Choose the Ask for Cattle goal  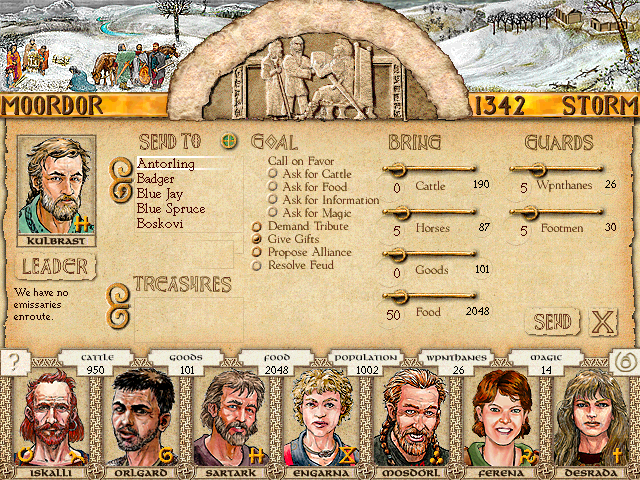click(273, 173)
